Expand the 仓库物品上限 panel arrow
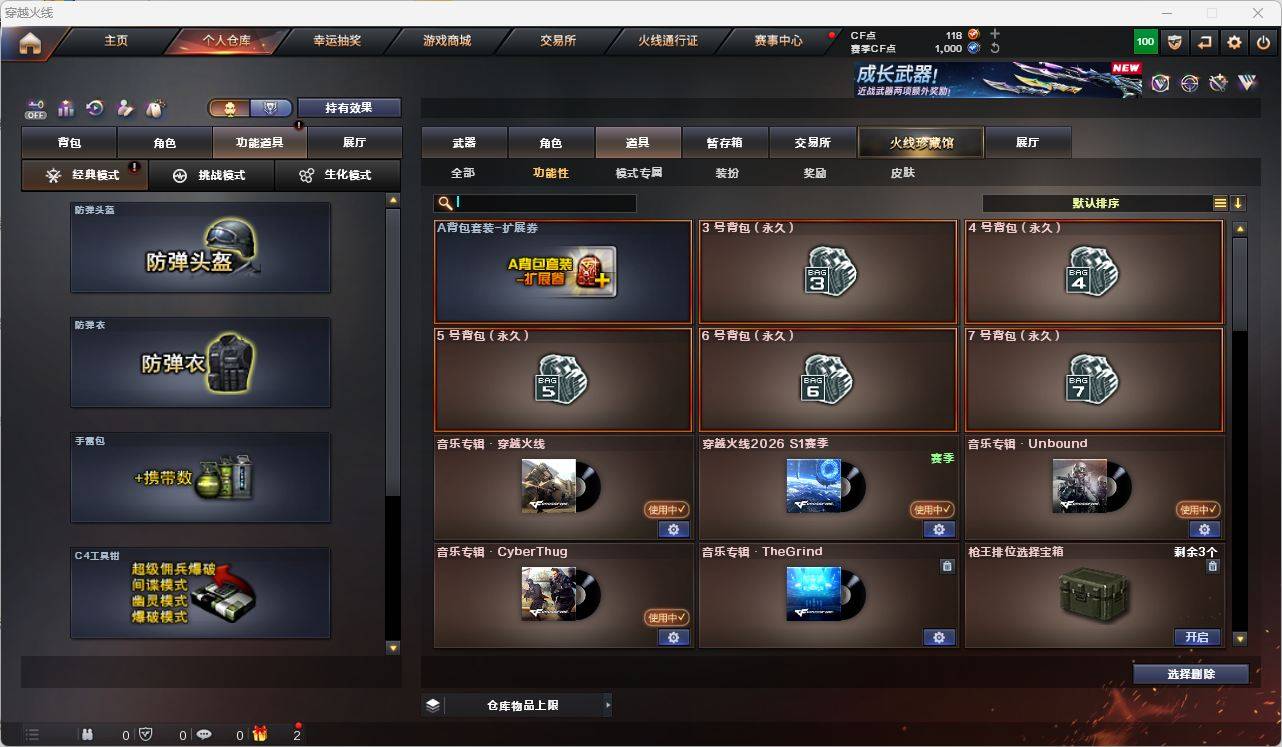Viewport: 1282px width, 747px height. click(x=608, y=704)
